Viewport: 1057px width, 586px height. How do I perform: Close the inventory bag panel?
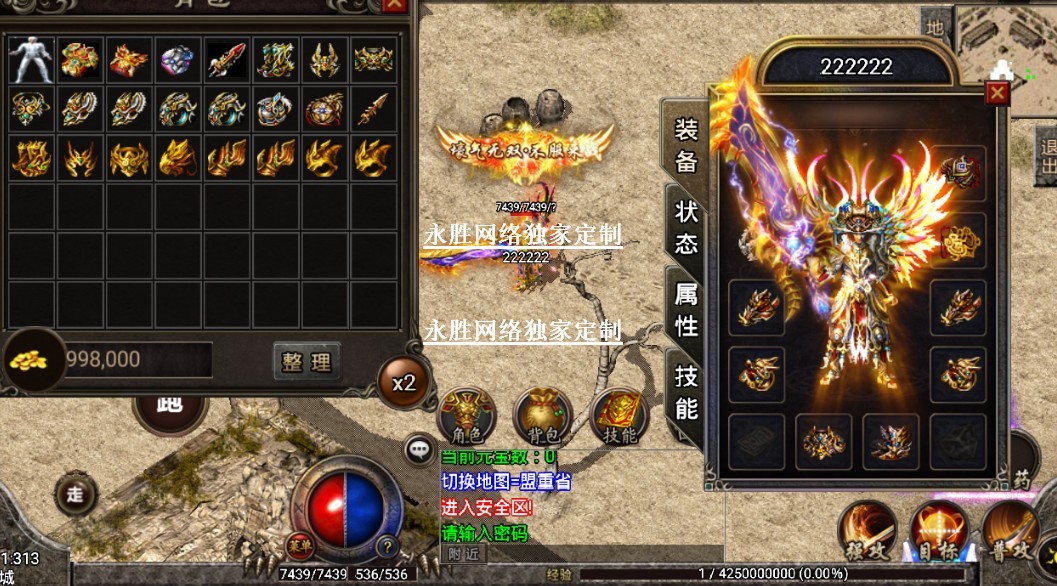[395, 4]
